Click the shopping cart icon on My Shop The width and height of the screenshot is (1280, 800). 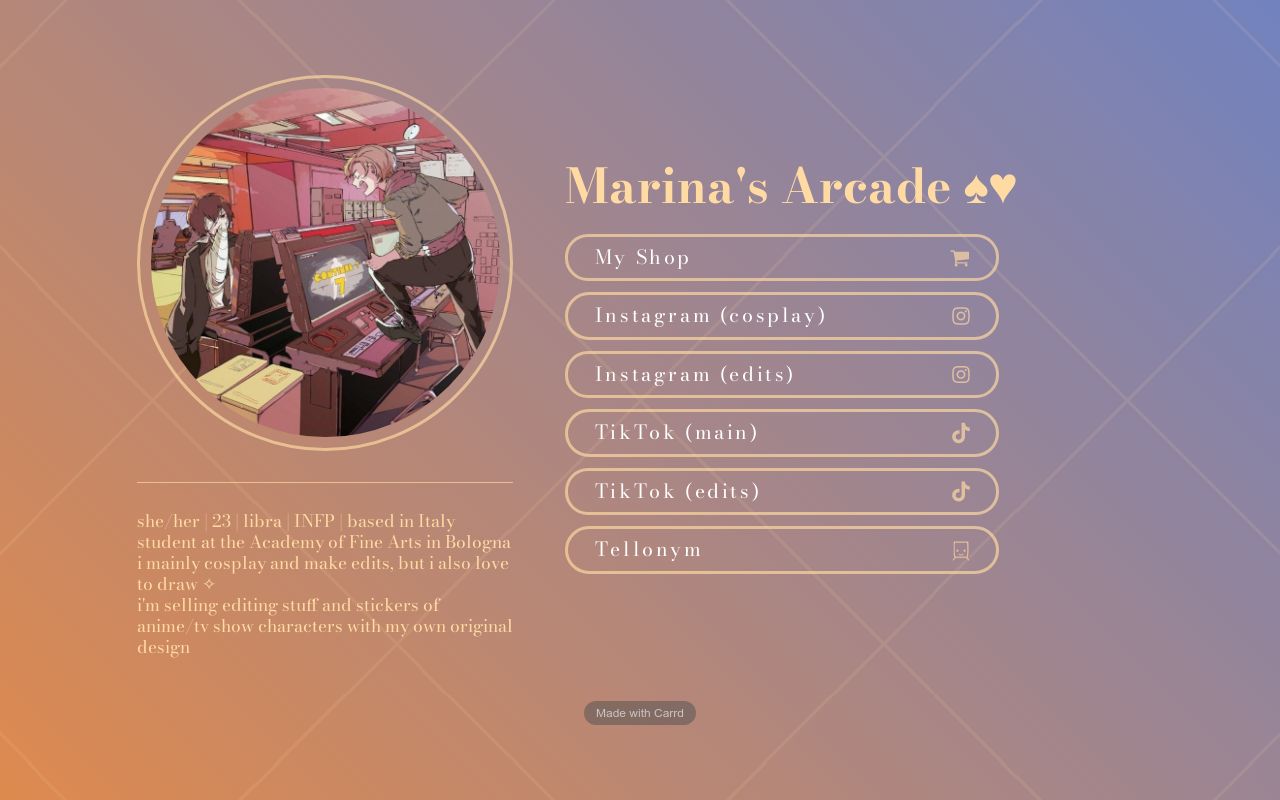click(960, 257)
